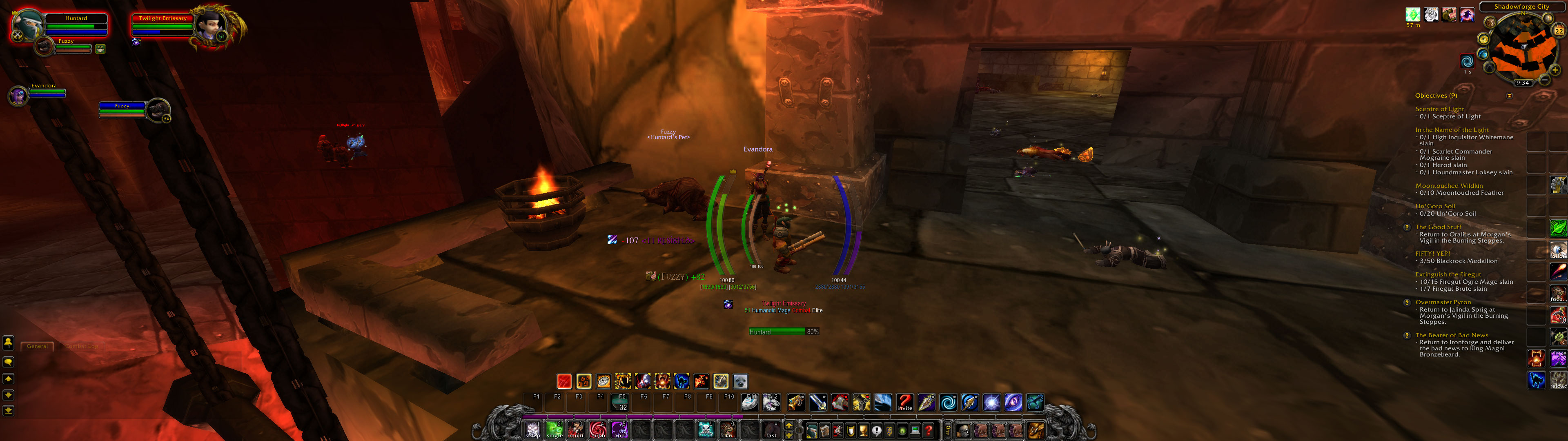Viewport: 1568px width, 441px height.
Task: Click the 'invite' macro button
Action: point(904,403)
